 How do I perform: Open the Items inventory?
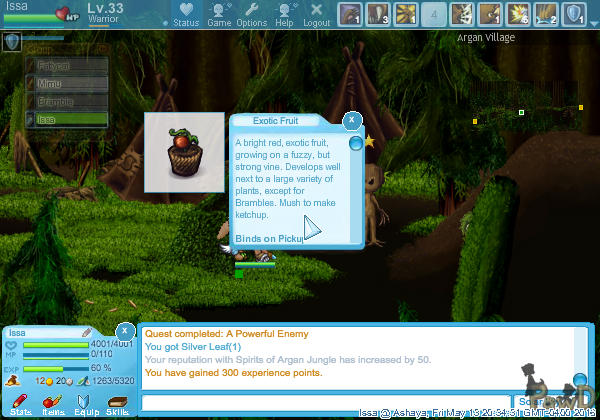point(53,404)
